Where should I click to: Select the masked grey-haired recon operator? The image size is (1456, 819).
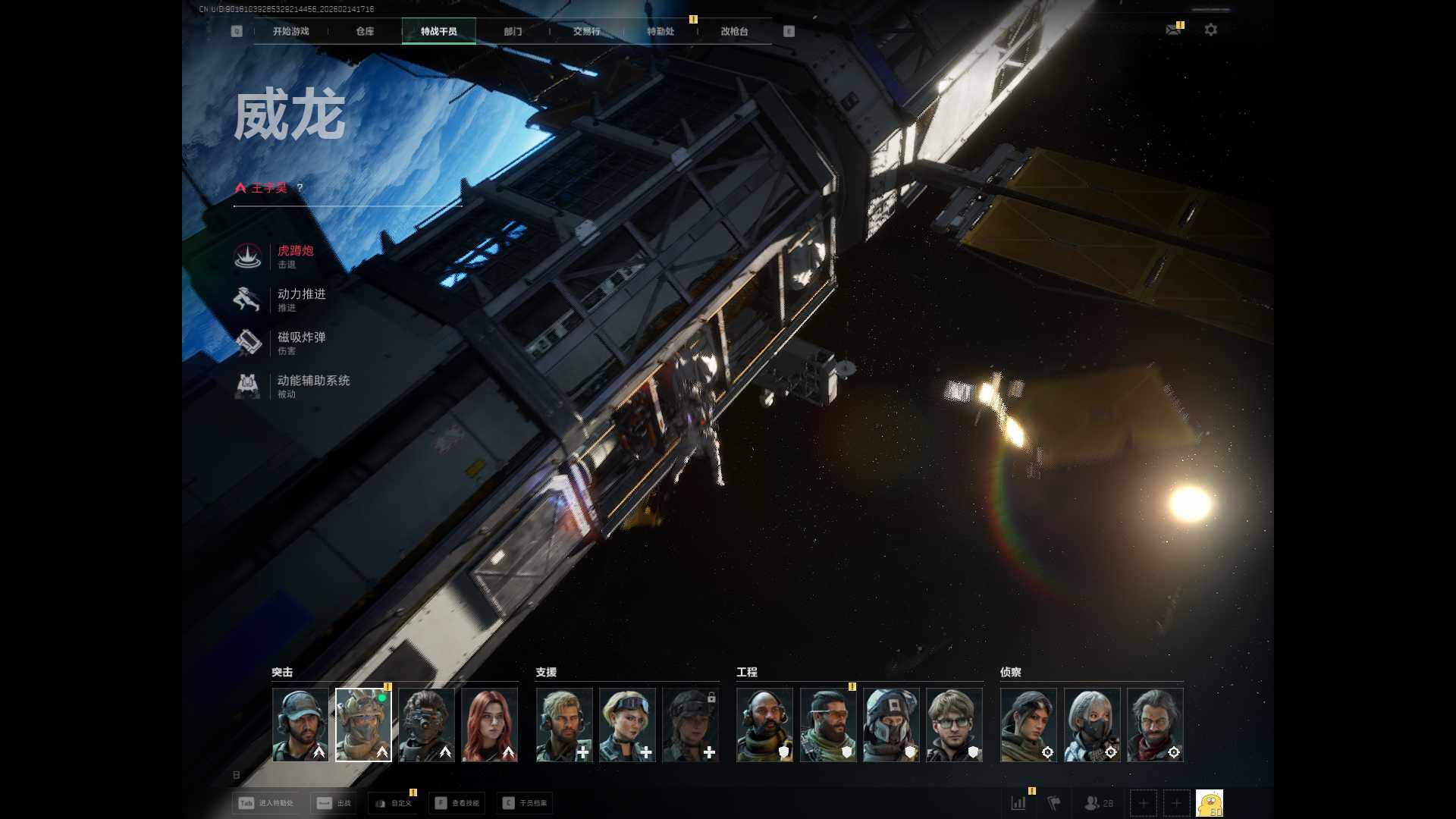coord(1091,724)
